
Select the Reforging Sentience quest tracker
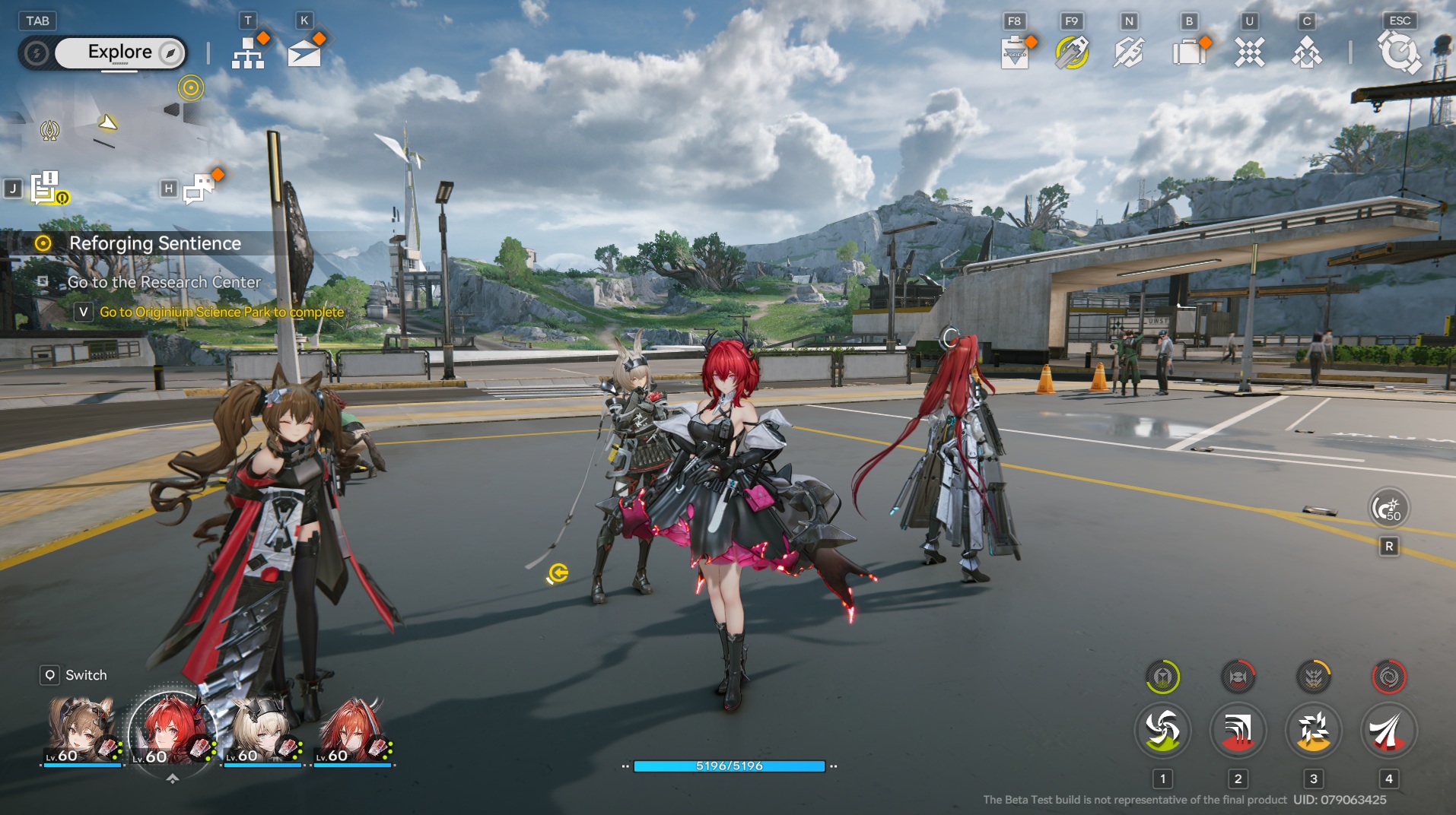tap(154, 243)
